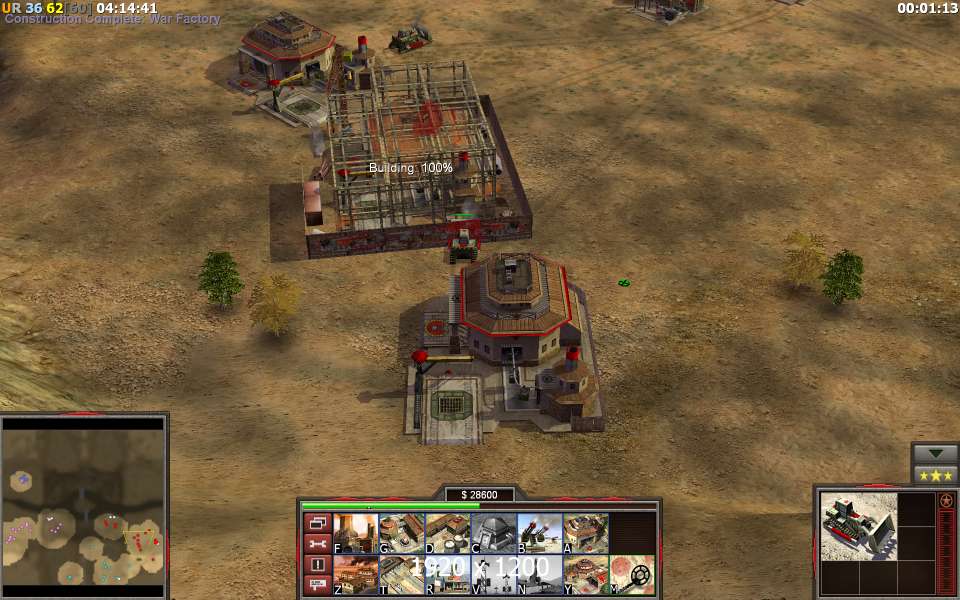Select the war factory build icon labeled A

[x=585, y=533]
